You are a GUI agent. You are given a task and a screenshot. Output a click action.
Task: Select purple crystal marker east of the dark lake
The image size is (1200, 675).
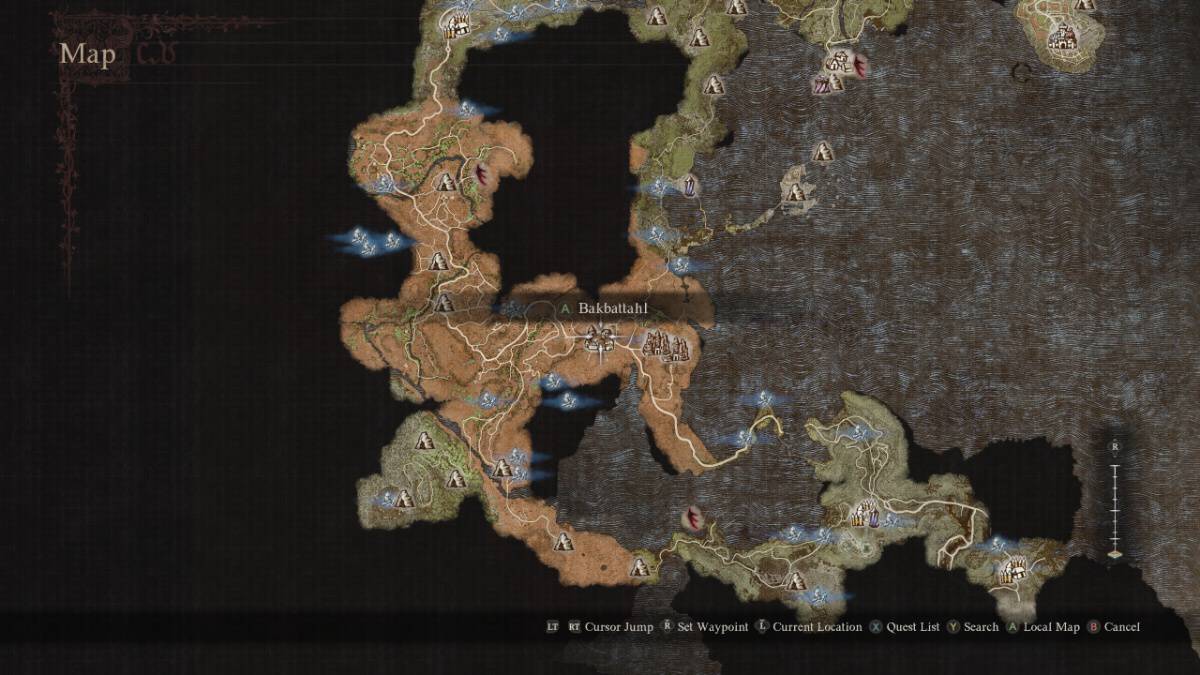[x=688, y=185]
